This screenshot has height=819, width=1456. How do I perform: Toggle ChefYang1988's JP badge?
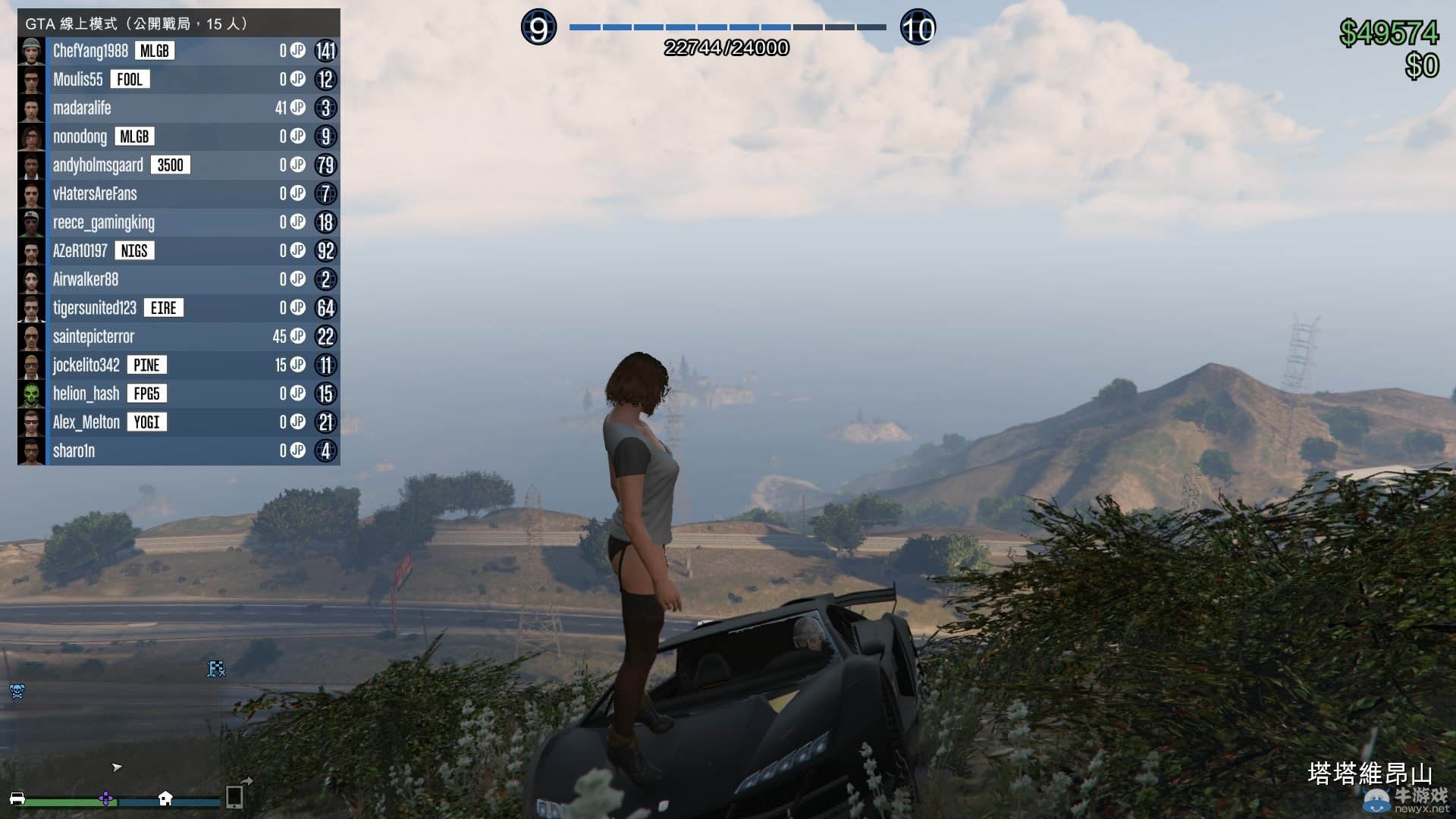click(x=298, y=50)
